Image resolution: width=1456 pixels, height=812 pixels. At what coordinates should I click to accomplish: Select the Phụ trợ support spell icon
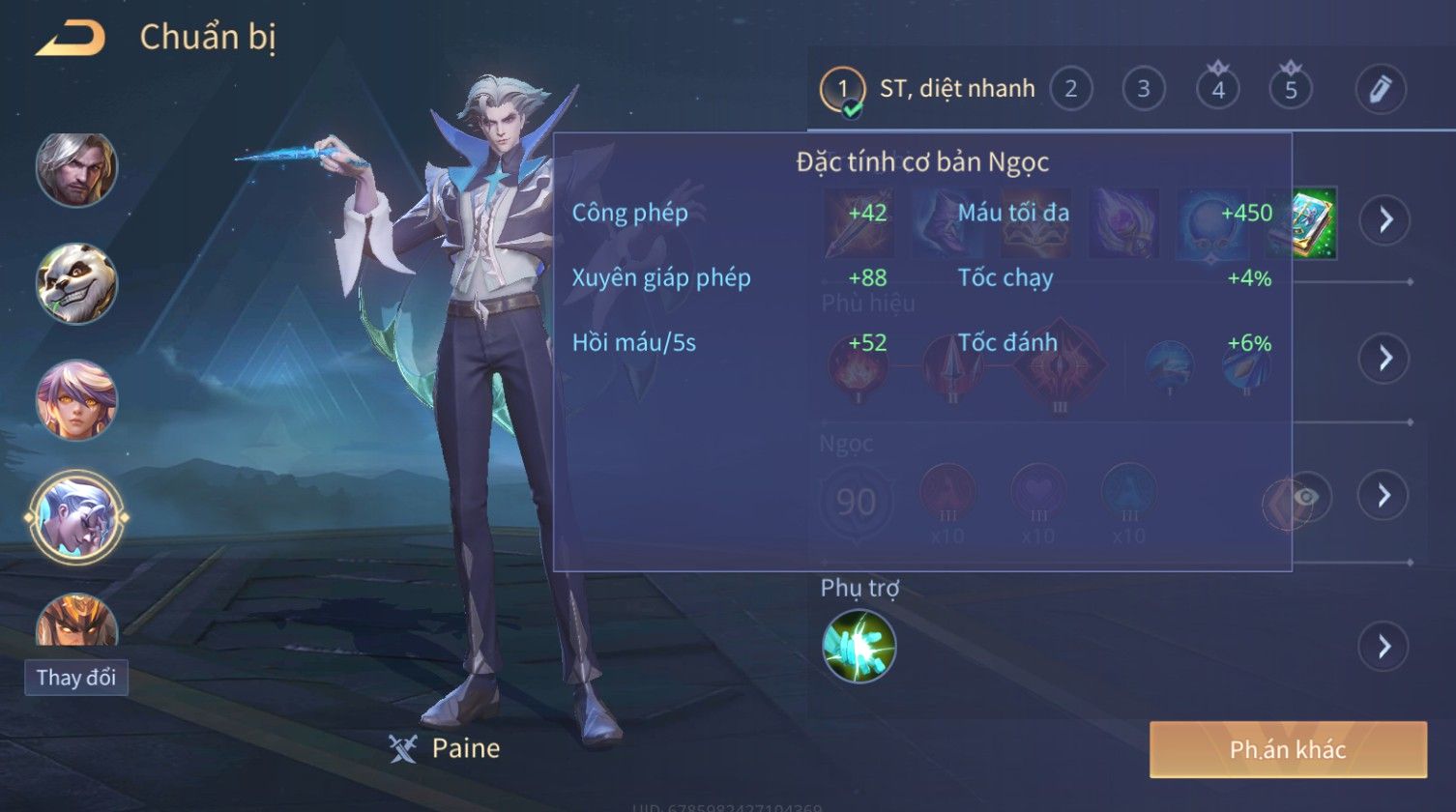859,646
